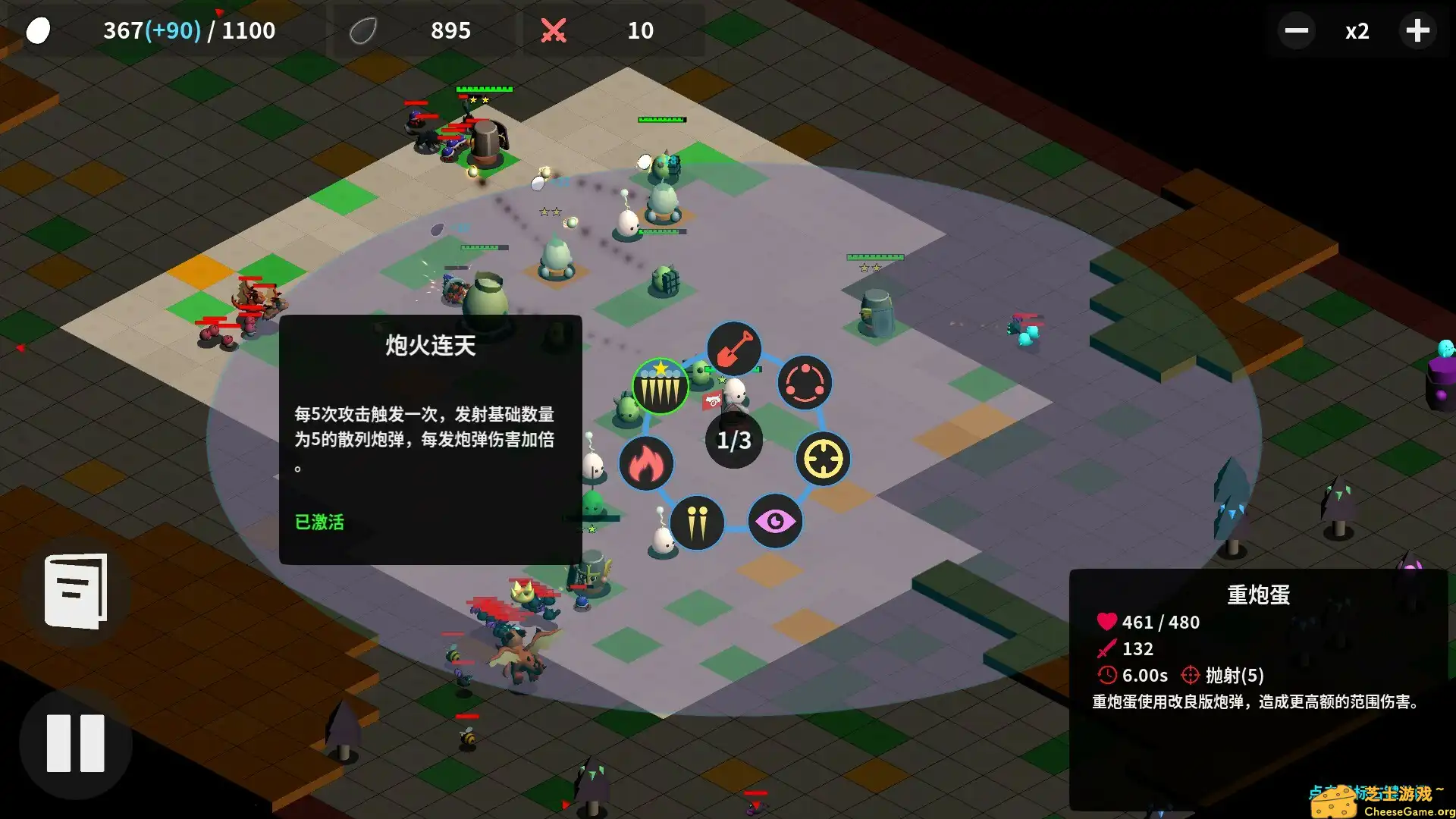Select the fire upgrade in the radial menu

[646, 463]
